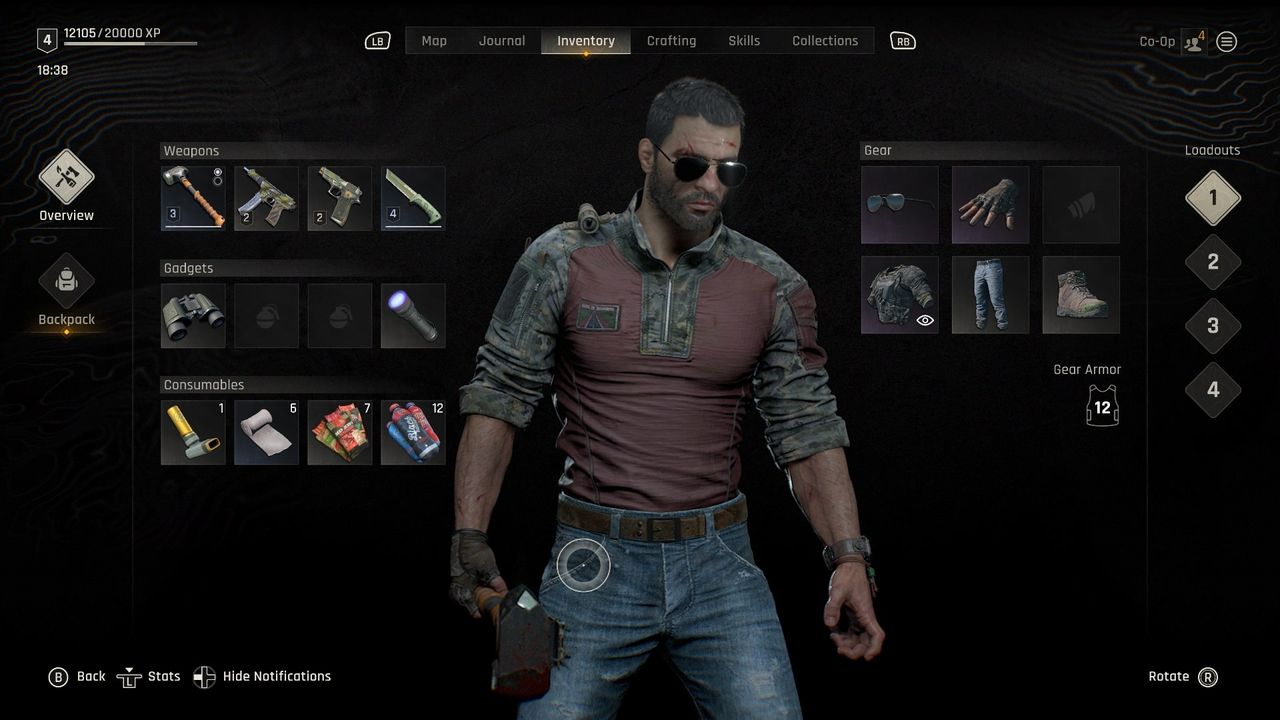1280x720 pixels.
Task: Select the hammer in the Weapons slots
Action: click(x=192, y=196)
